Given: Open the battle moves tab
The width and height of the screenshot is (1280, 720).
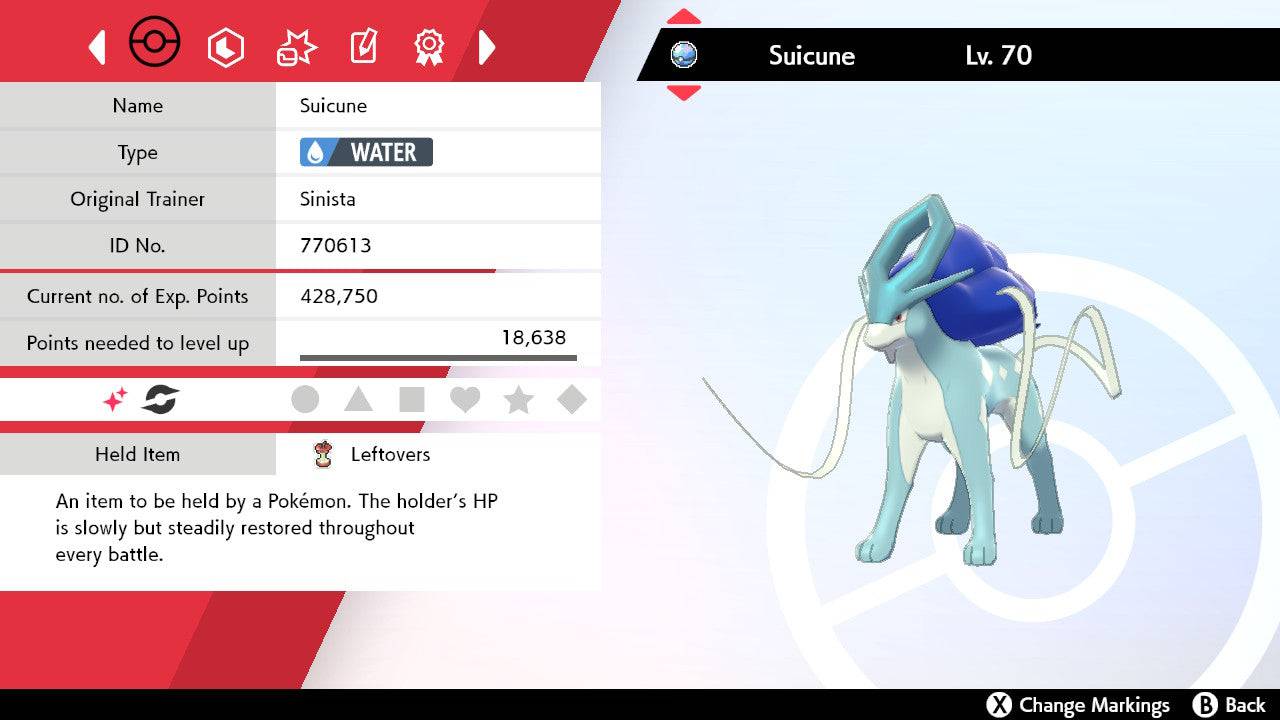Looking at the screenshot, I should click(x=297, y=47).
